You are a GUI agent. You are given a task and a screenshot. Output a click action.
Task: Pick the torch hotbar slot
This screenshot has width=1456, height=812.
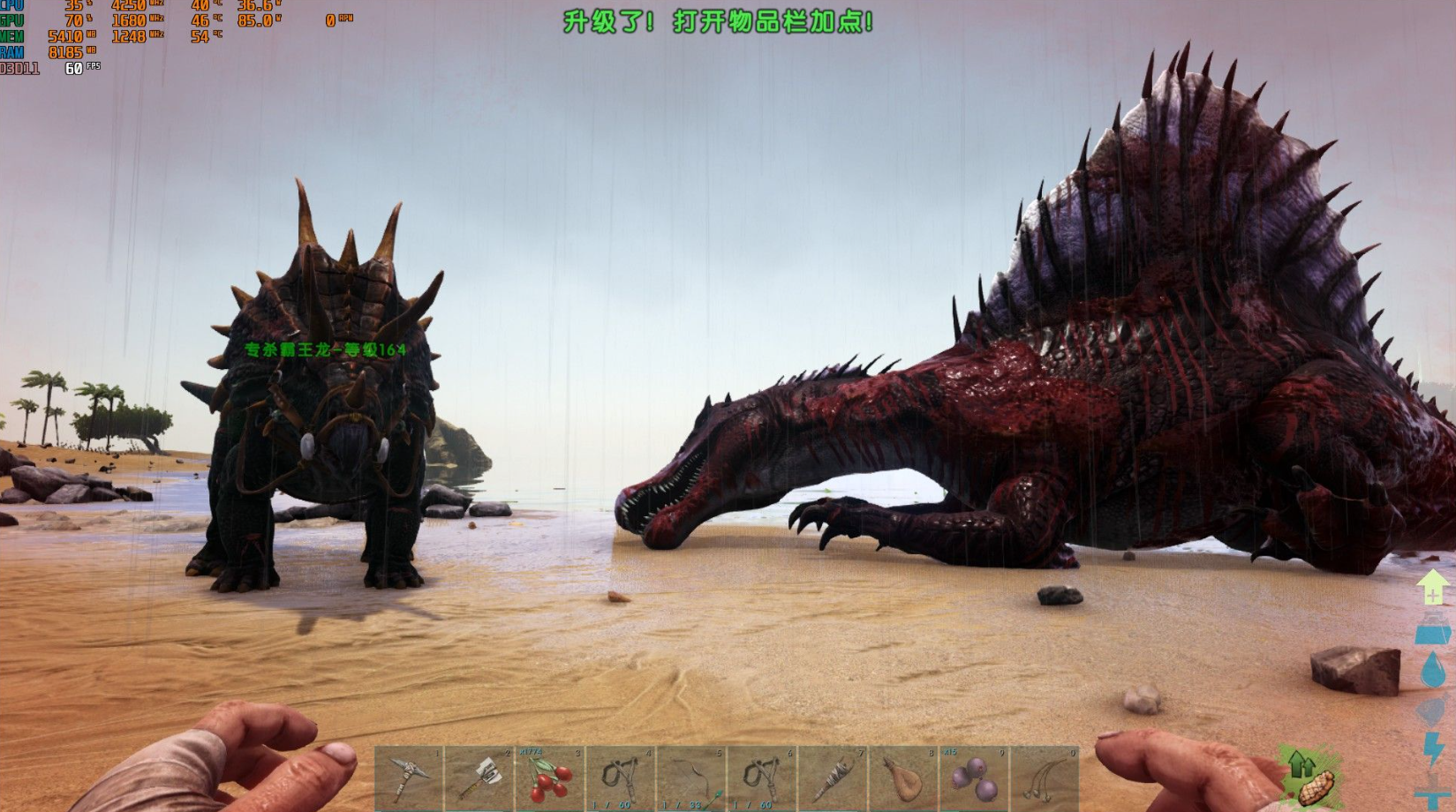coord(833,778)
